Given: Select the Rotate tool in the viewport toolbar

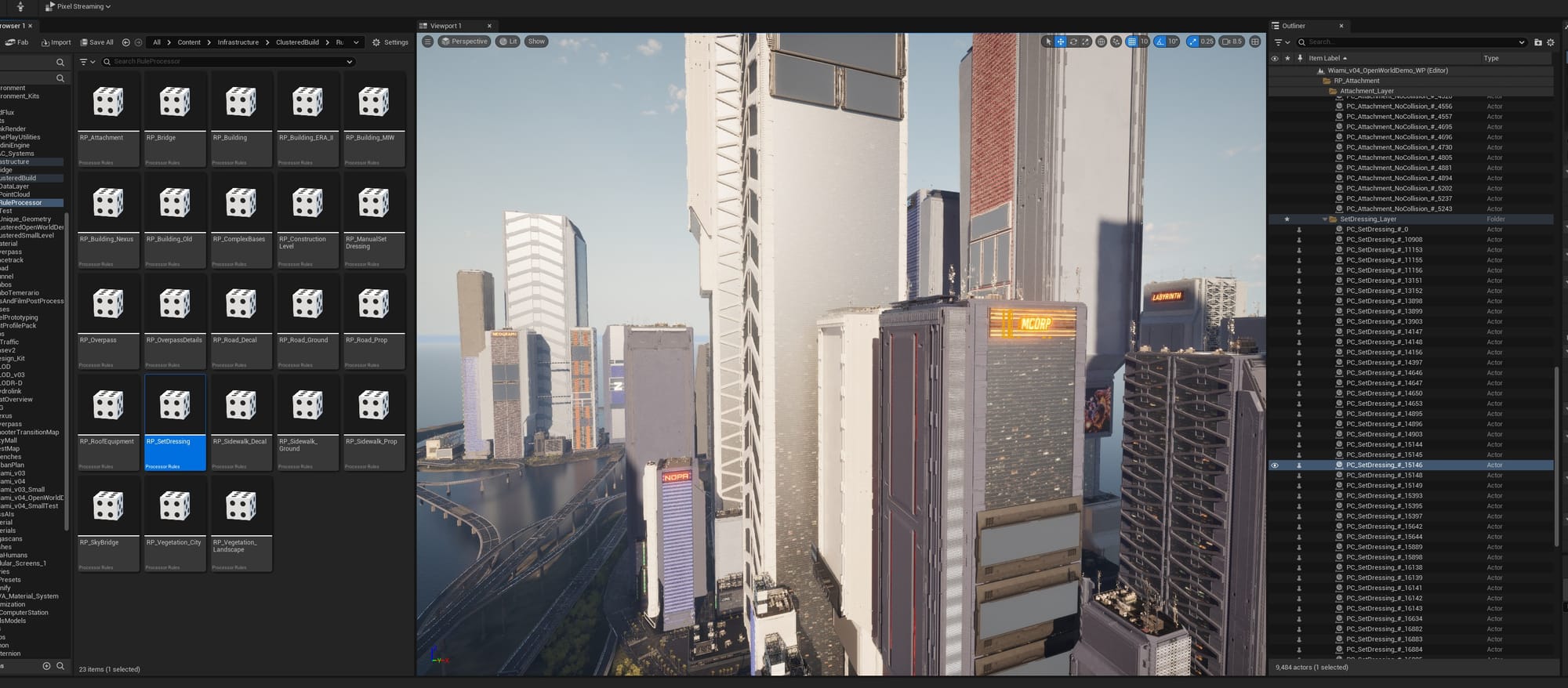Looking at the screenshot, I should click(x=1073, y=42).
